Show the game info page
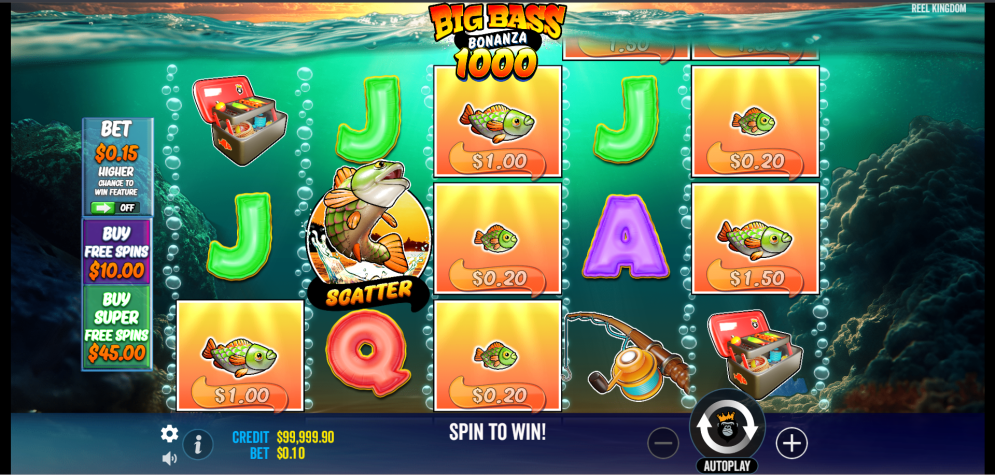Viewport: 995px width, 475px height. tap(198, 444)
